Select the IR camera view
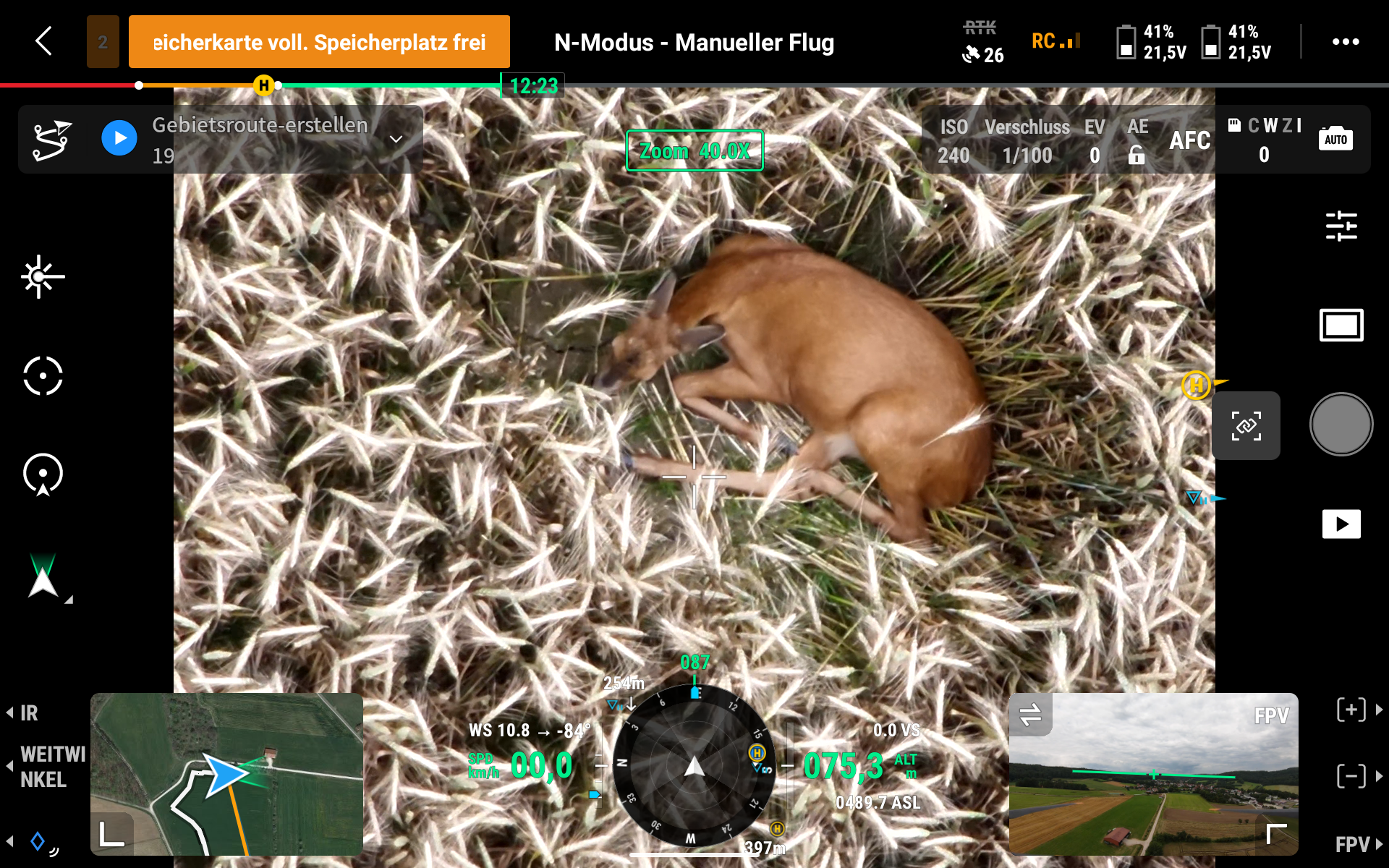This screenshot has width=1389, height=868. pyautogui.click(x=29, y=713)
